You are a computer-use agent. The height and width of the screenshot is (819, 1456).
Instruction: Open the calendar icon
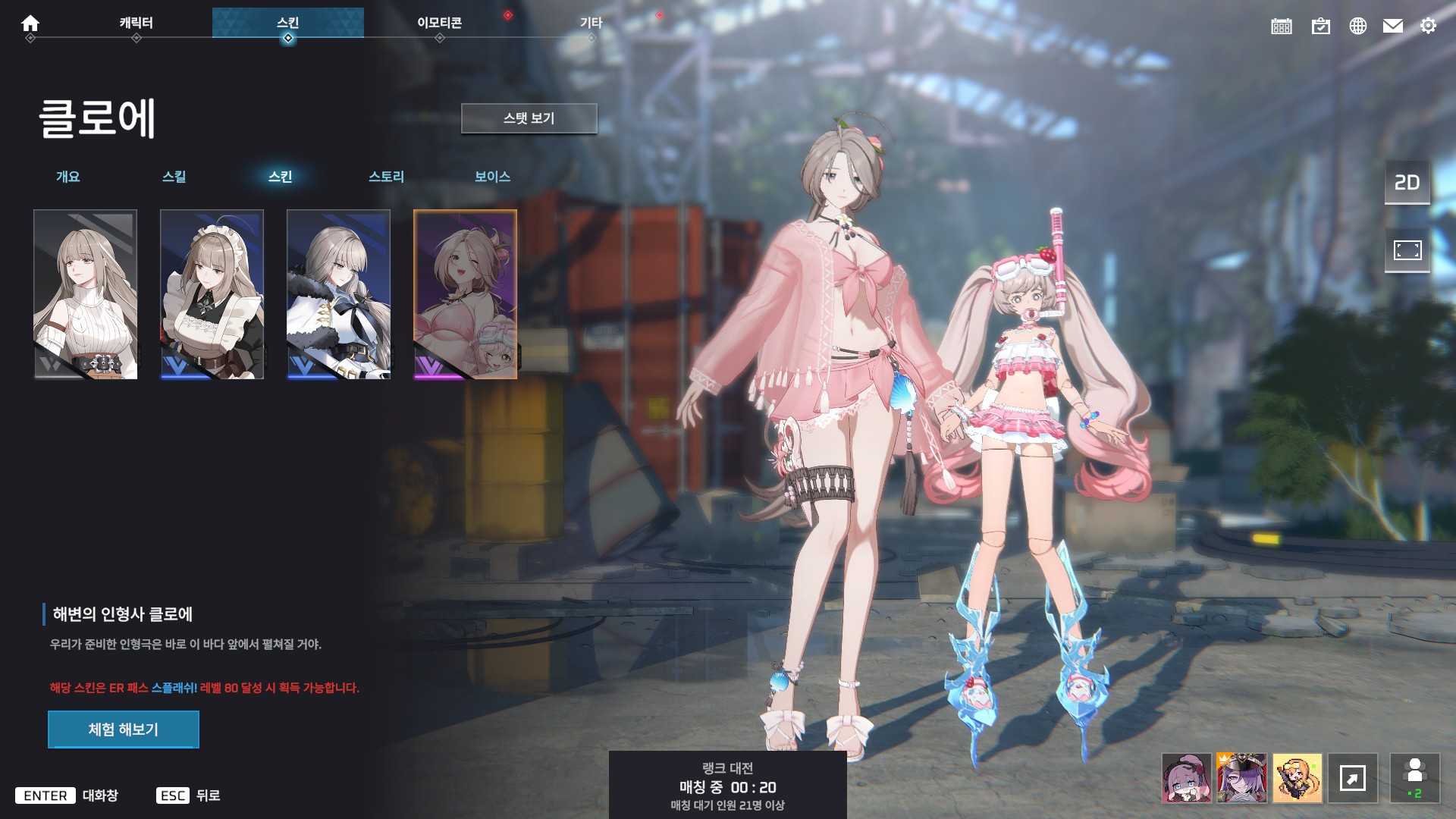pos(1282,27)
